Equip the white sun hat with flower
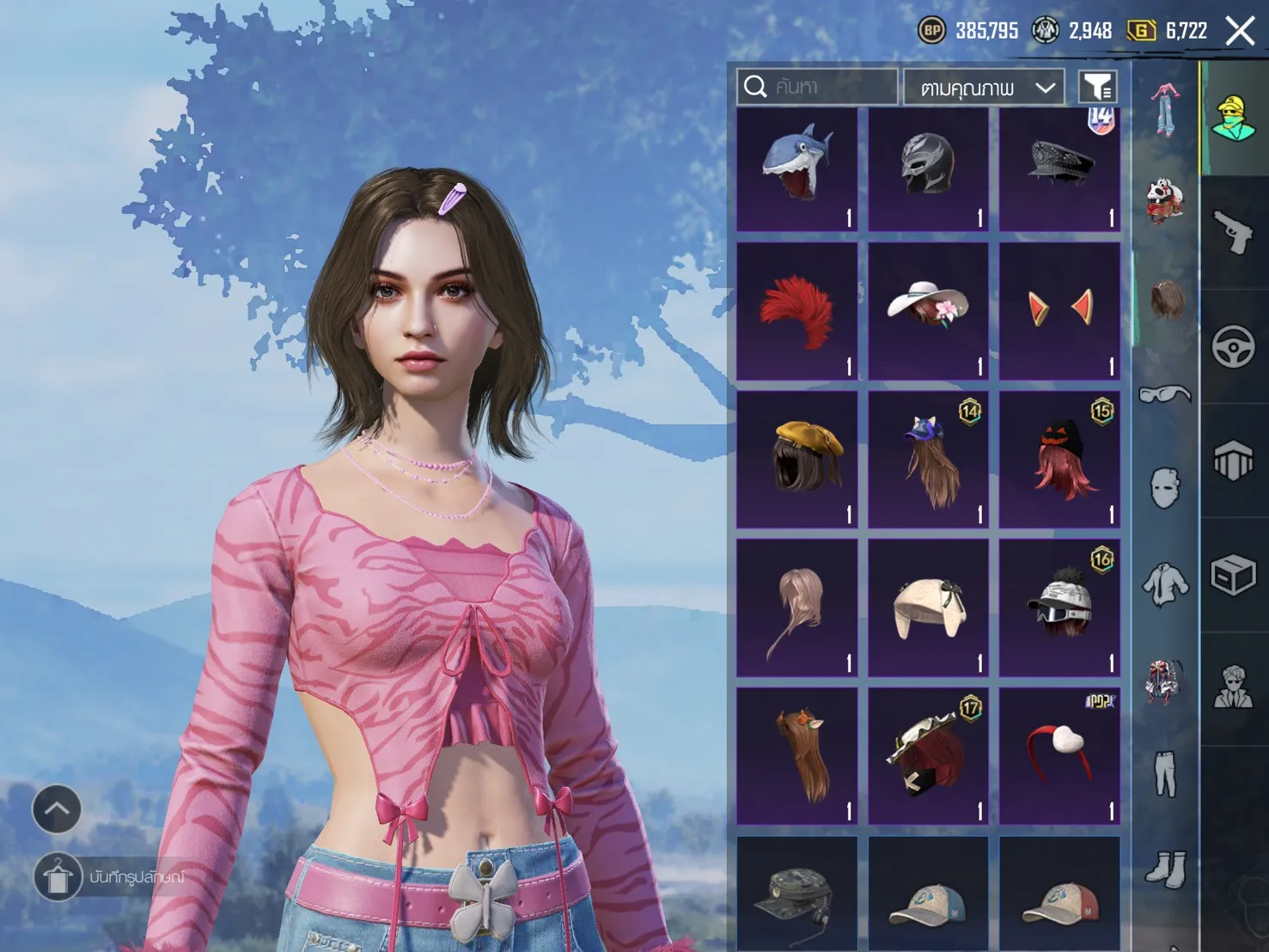Screen dimensions: 1269x952 pos(928,312)
